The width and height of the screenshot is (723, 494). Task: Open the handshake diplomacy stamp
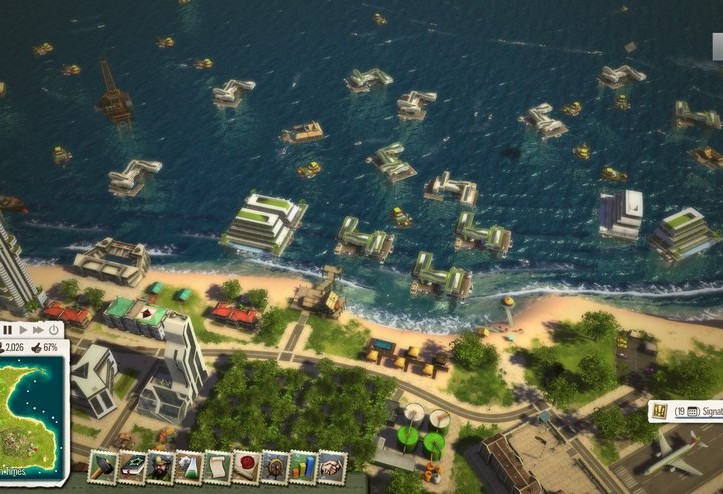point(331,467)
